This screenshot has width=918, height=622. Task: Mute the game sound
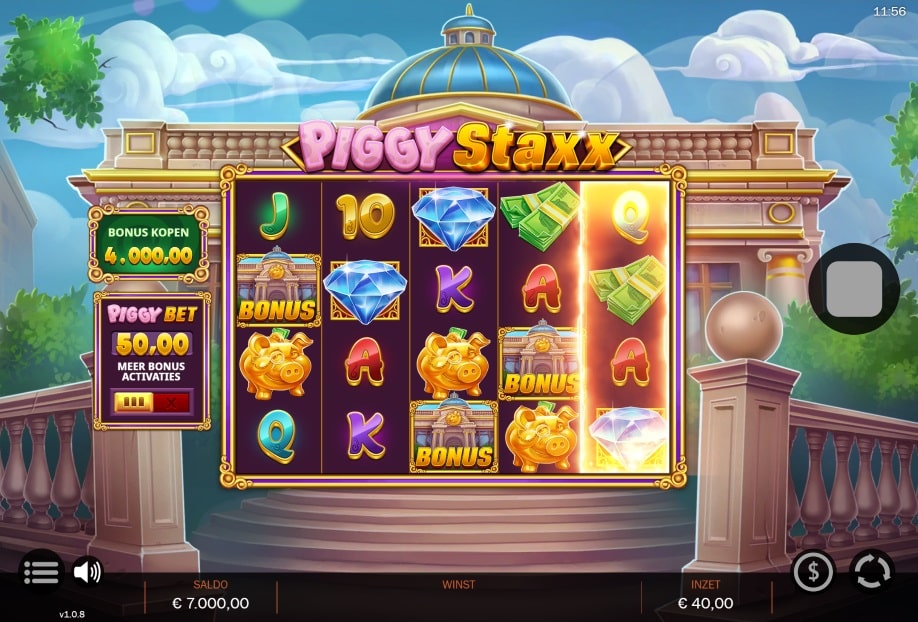[x=88, y=571]
